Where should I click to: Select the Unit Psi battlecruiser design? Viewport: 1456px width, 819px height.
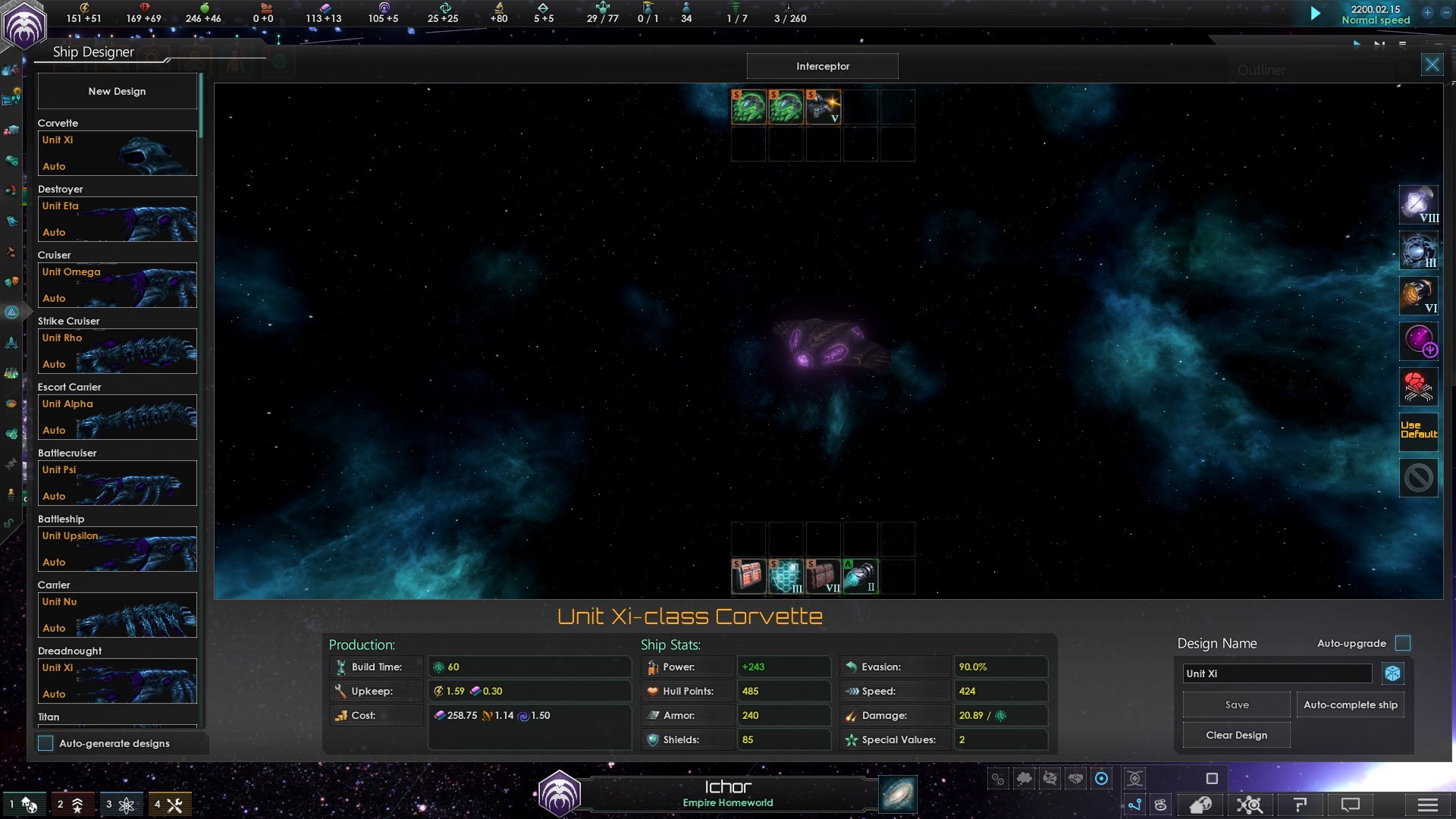[x=118, y=483]
